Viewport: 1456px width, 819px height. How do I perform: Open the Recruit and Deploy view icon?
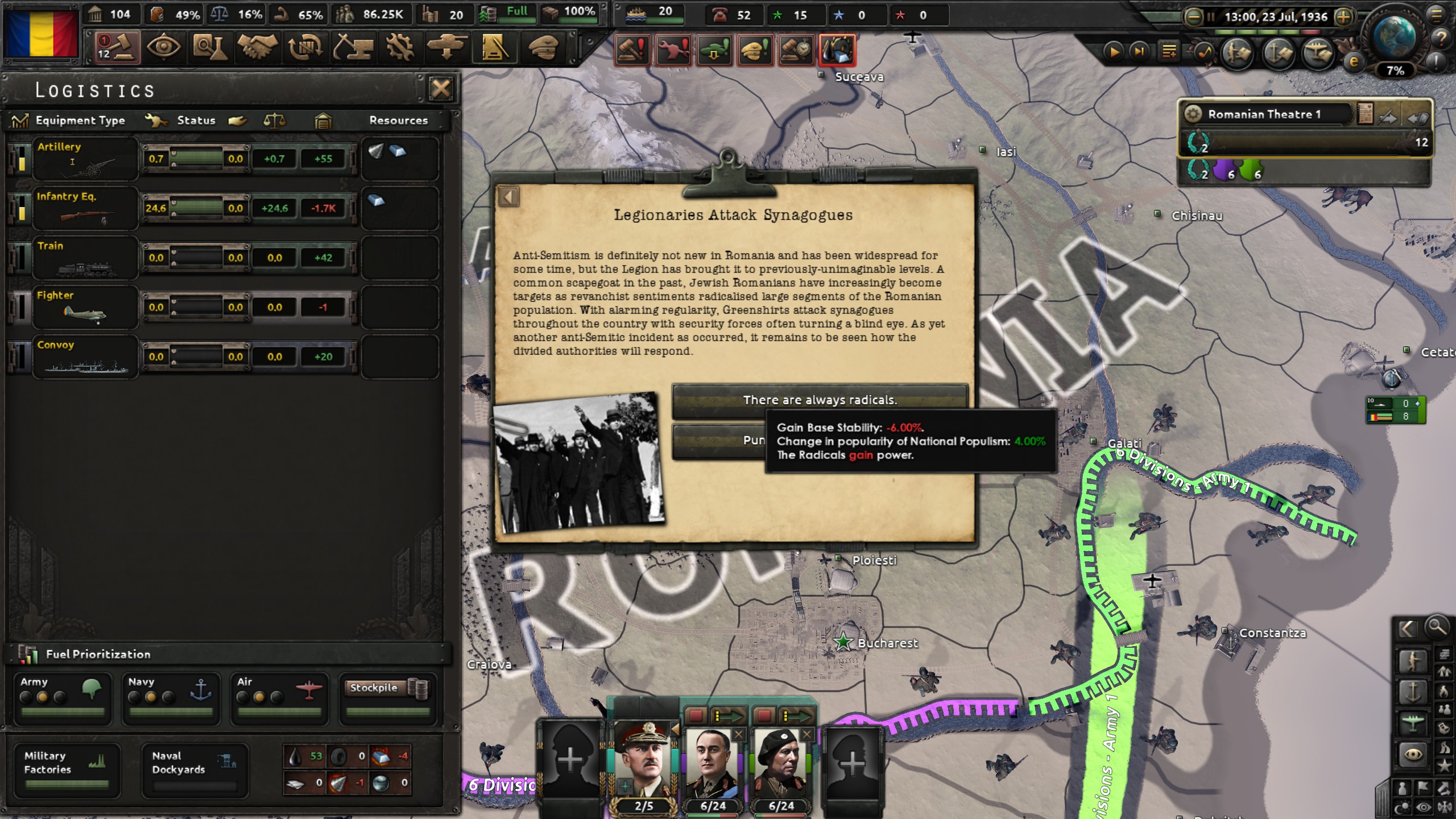[x=448, y=48]
